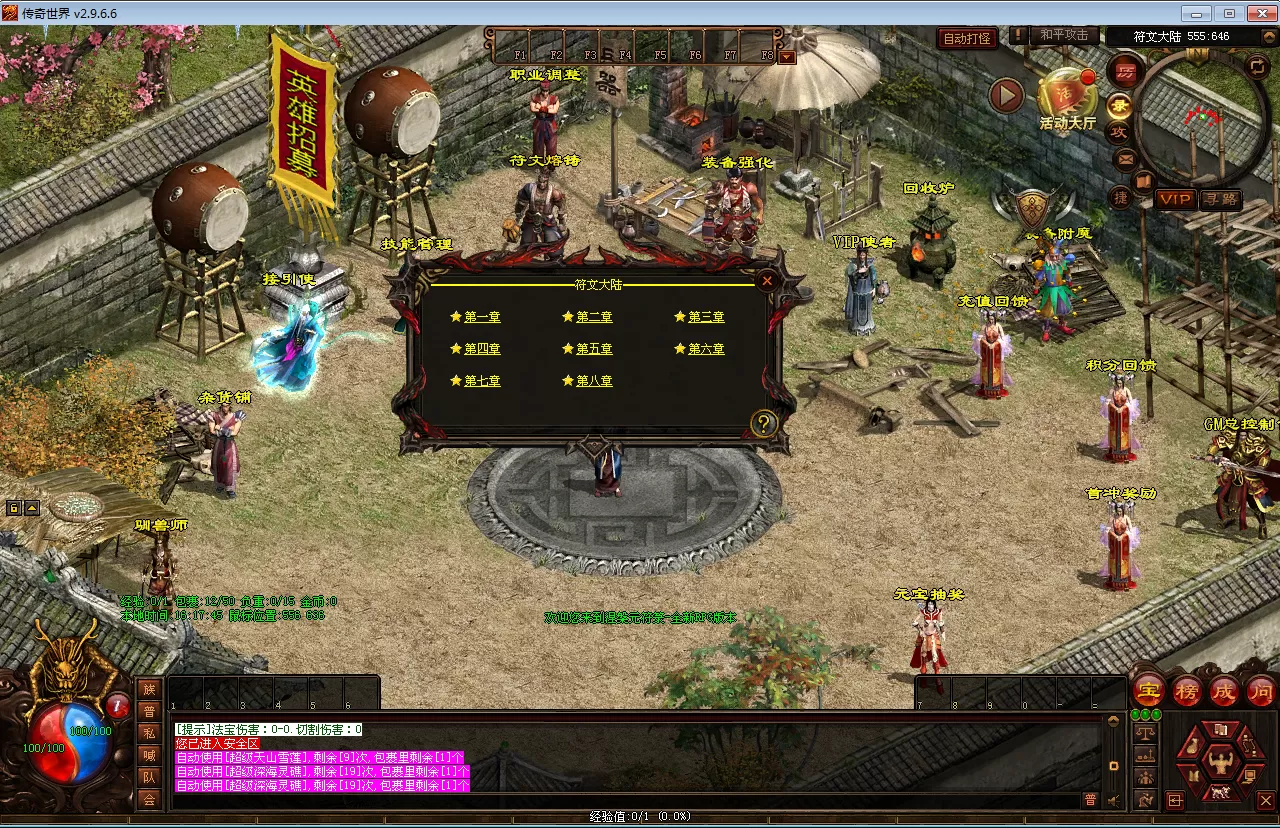Select chapter 第一章 in the dialog

tap(481, 317)
